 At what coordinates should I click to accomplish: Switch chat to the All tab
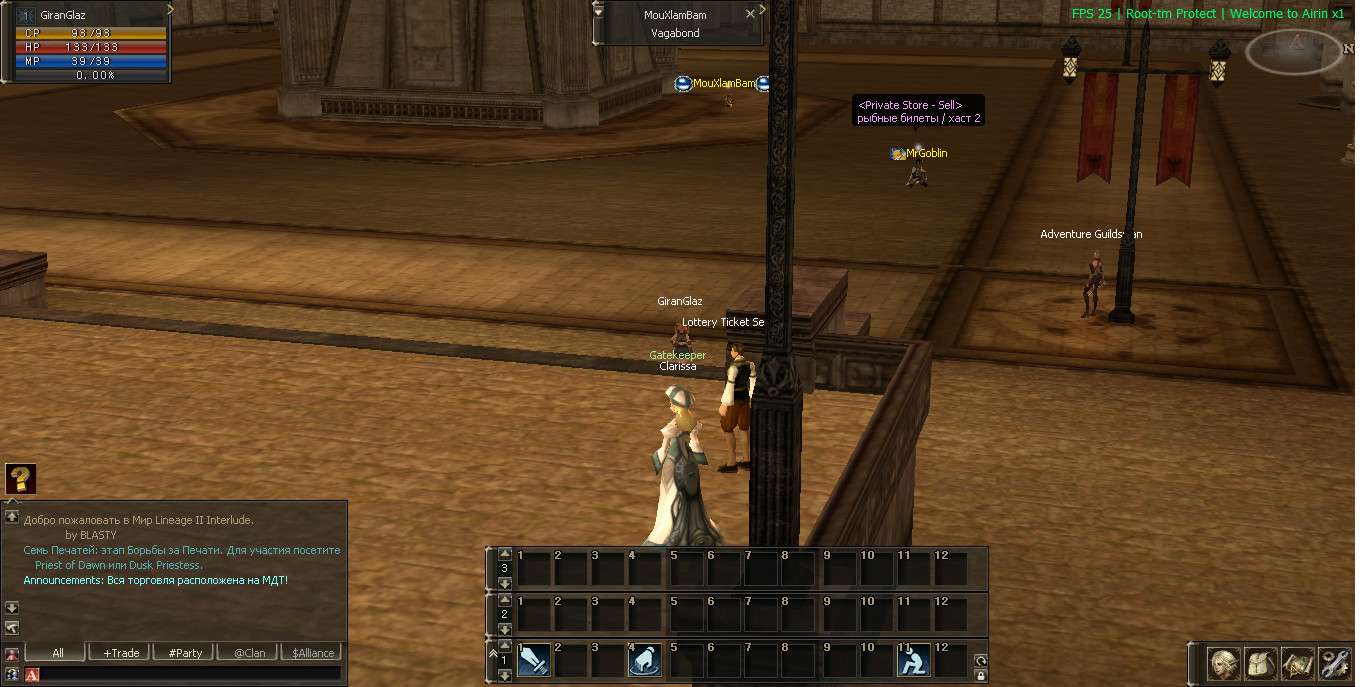click(x=58, y=653)
